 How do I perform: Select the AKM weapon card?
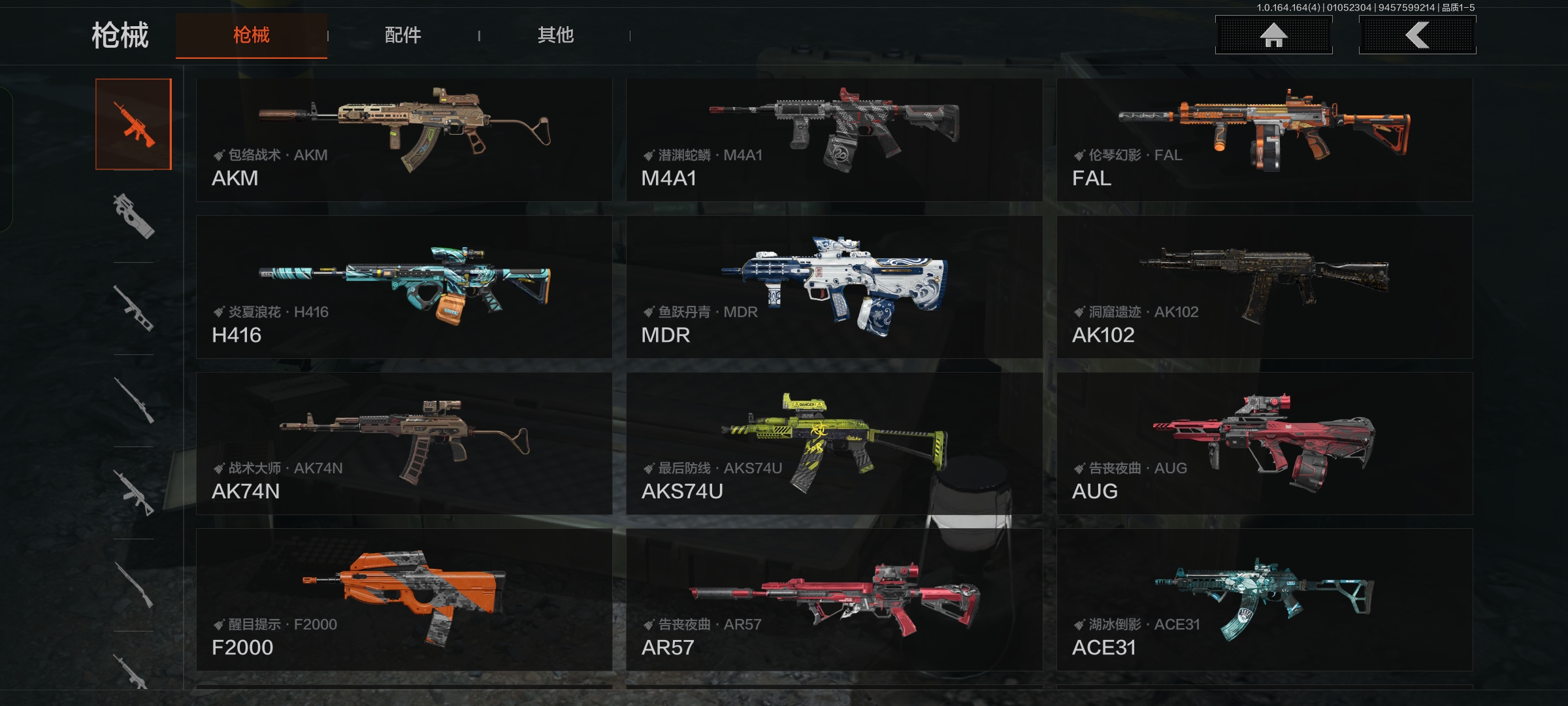(x=404, y=140)
